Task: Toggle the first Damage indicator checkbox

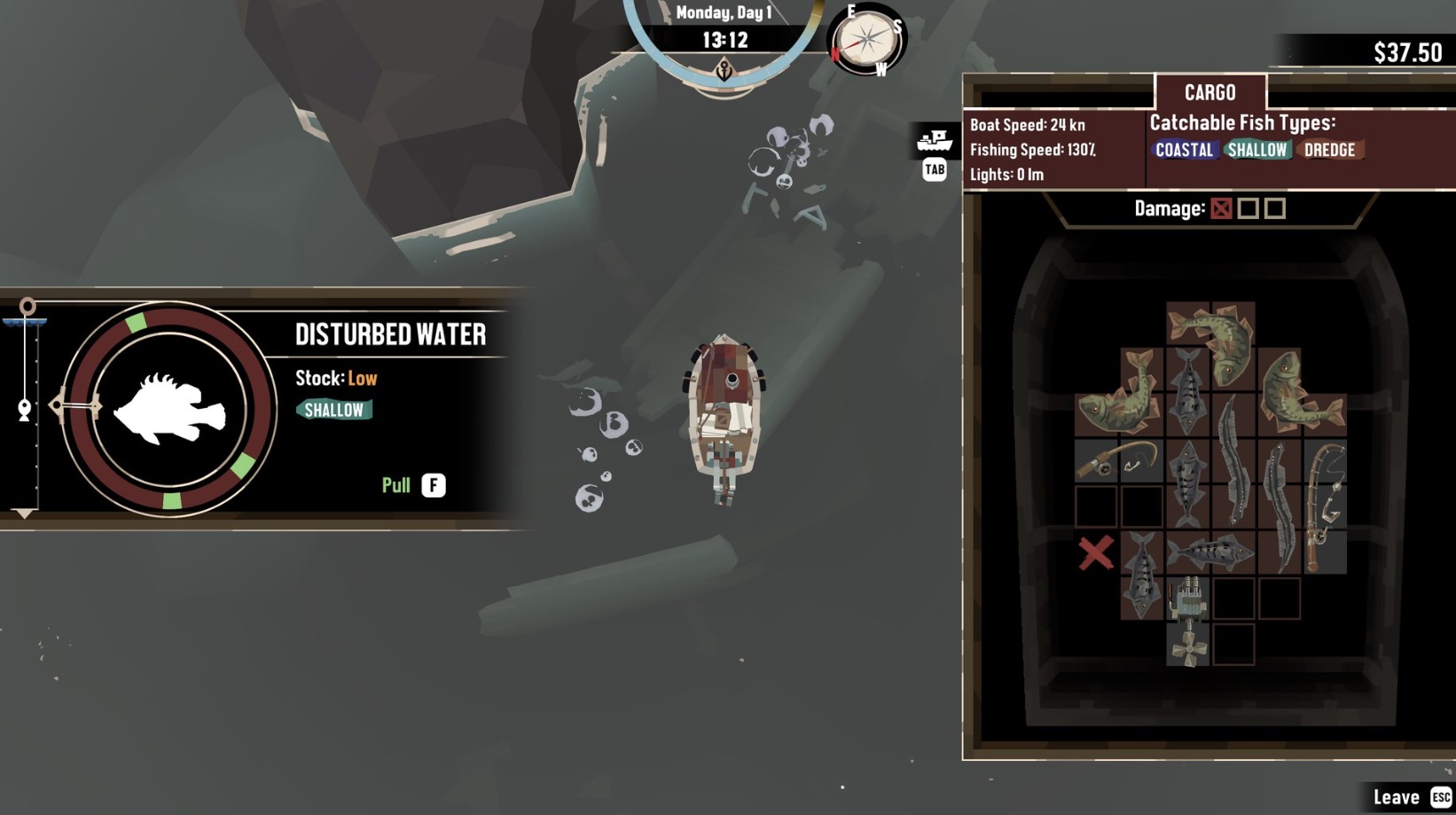Action: [1222, 209]
